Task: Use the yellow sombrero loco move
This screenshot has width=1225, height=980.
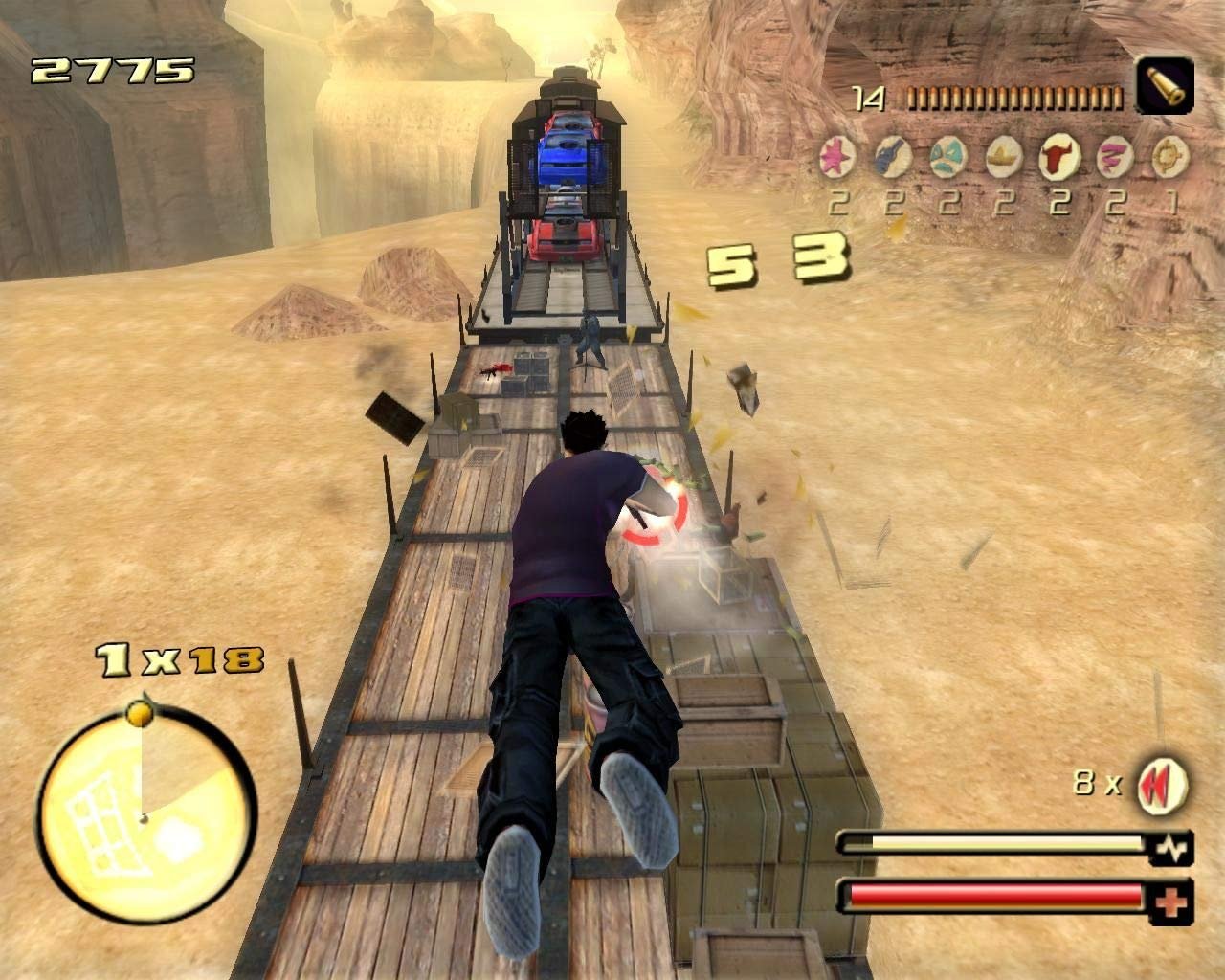Action: pyautogui.click(x=1005, y=155)
